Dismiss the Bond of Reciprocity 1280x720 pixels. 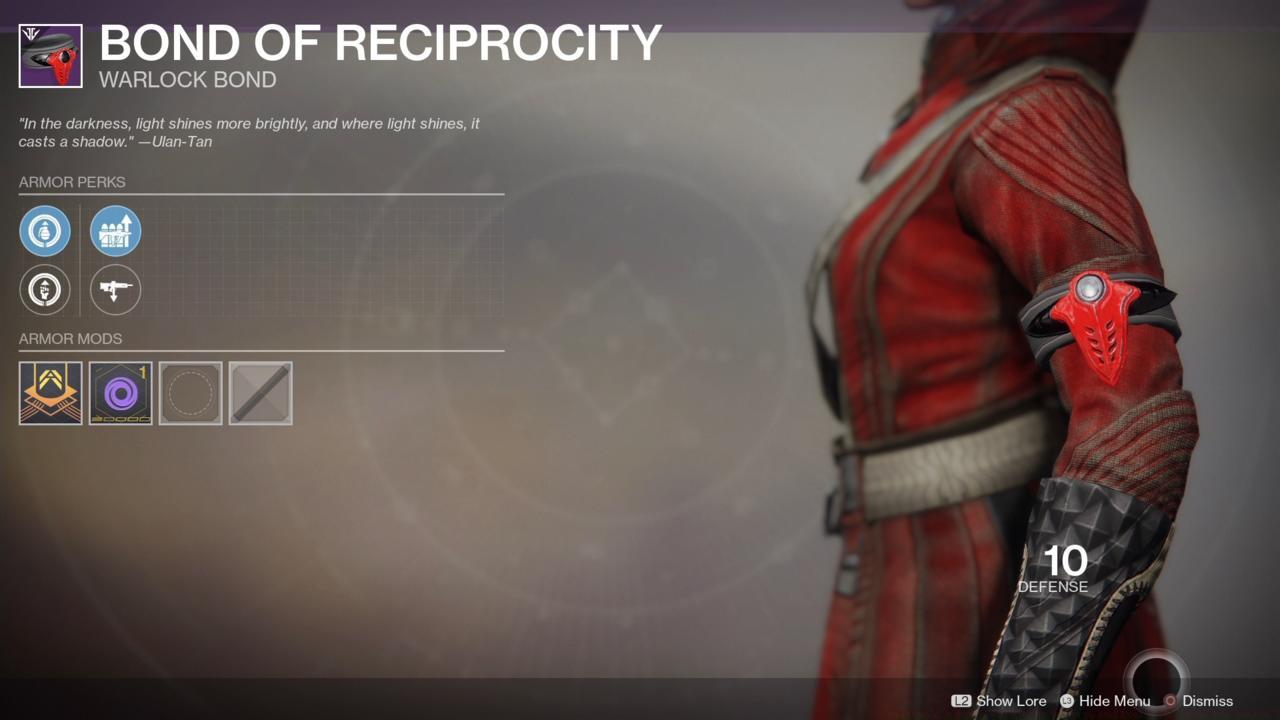click(1205, 701)
